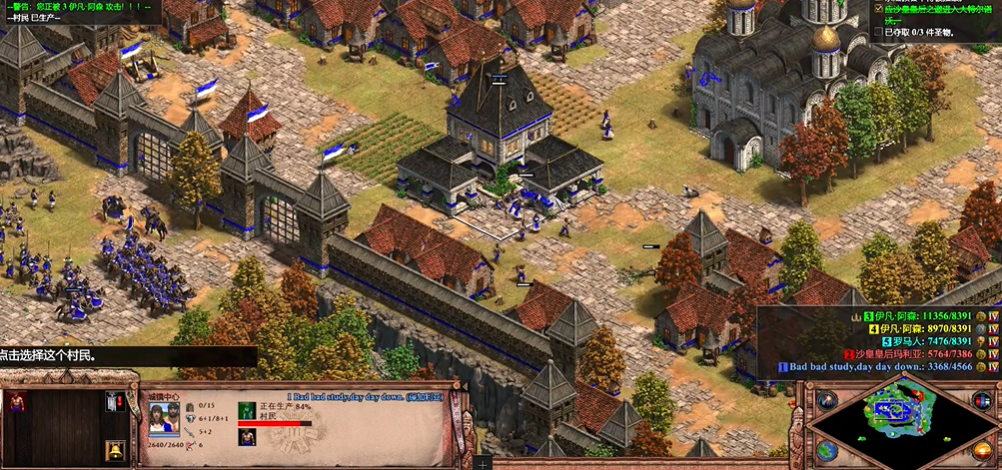Click the create villager command icon

tap(17, 403)
